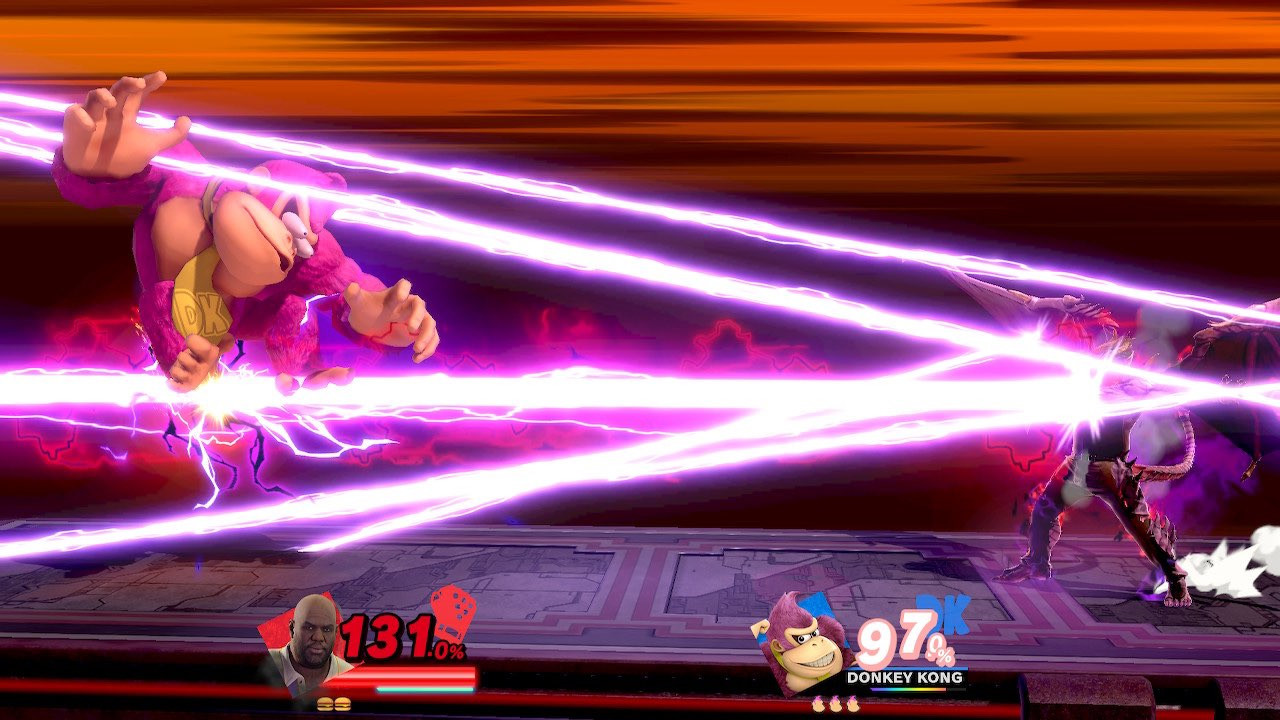
Task: Click the cyan segment of the left health bar
Action: coord(423,688)
